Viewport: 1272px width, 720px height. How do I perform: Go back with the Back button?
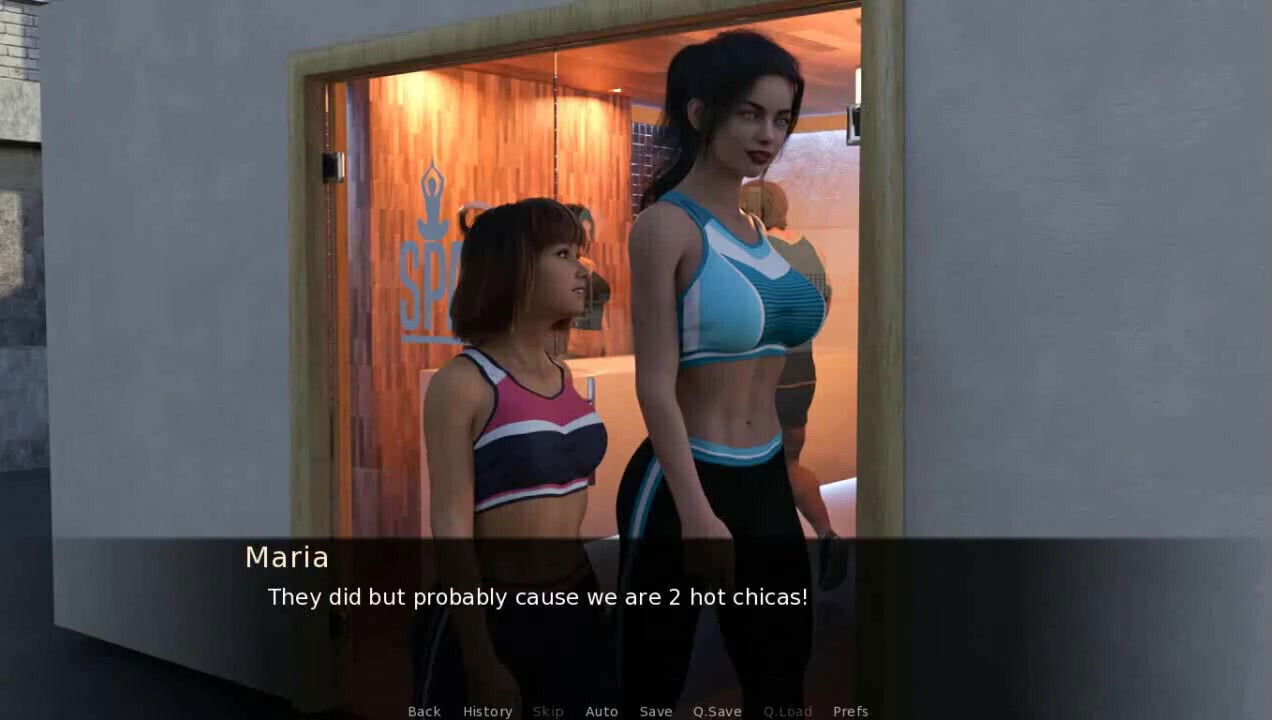pos(424,711)
